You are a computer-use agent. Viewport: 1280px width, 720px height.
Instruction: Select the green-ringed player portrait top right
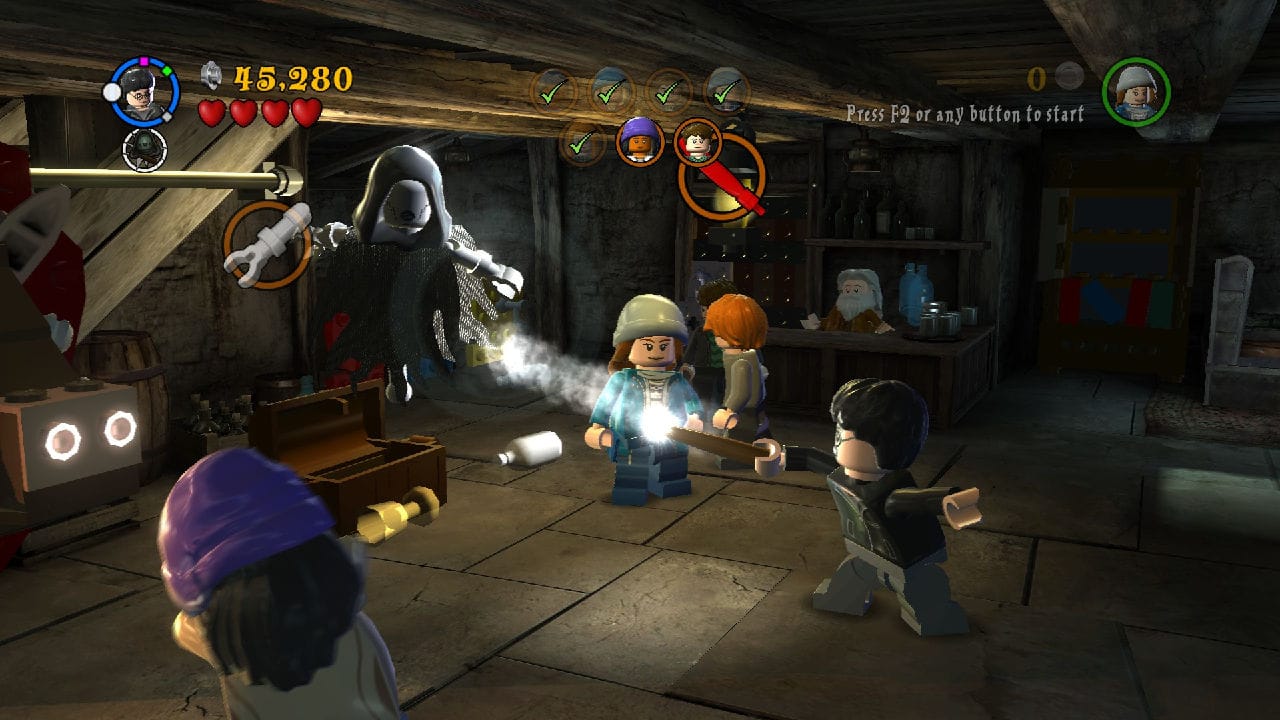click(1135, 92)
